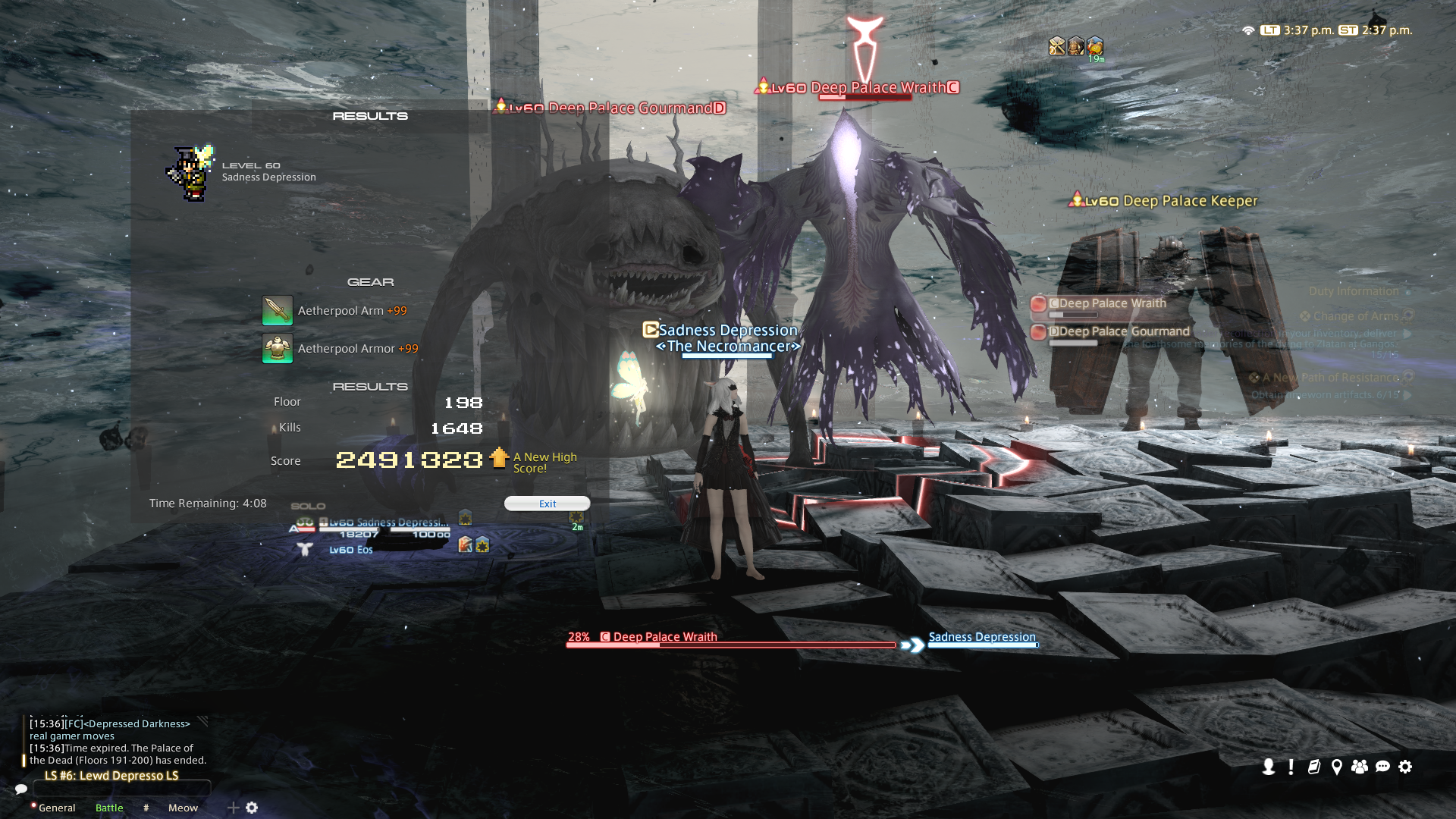Target Deep Palace Wraith in enemy list
This screenshot has width=1456, height=819.
pyautogui.click(x=1112, y=303)
